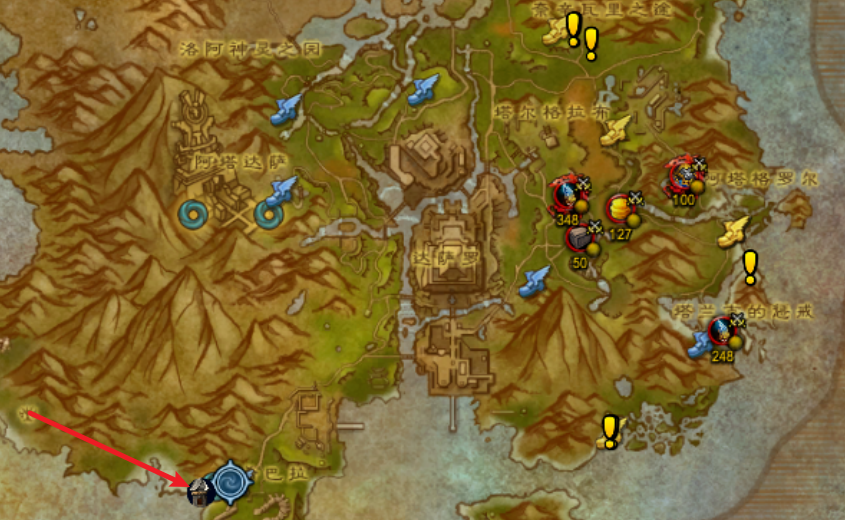Click the yellow quest exclamation at the bottom
This screenshot has width=845, height=520.
pyautogui.click(x=609, y=431)
